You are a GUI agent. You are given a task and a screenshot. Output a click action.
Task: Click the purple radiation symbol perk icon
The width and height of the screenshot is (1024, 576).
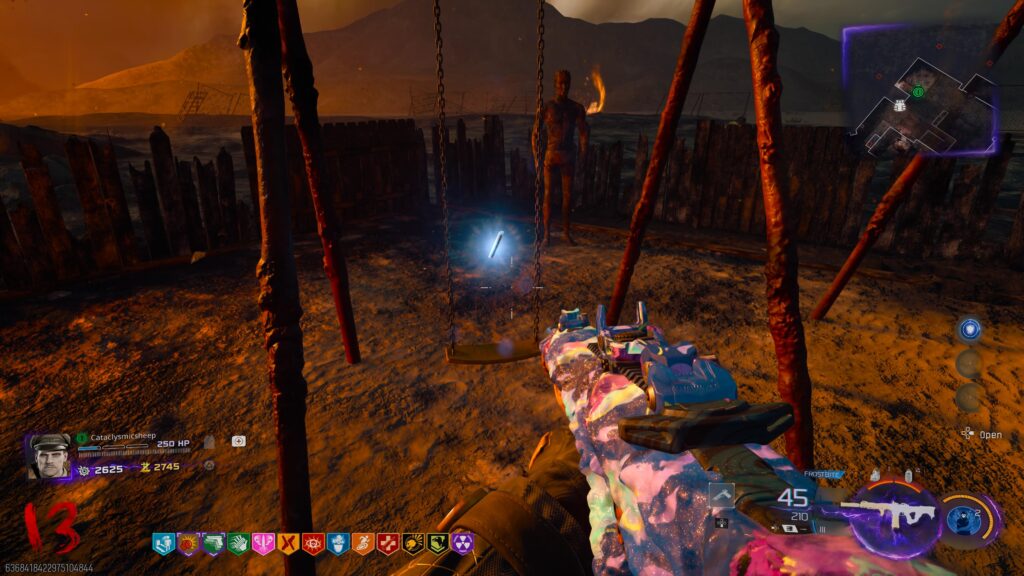[x=462, y=544]
